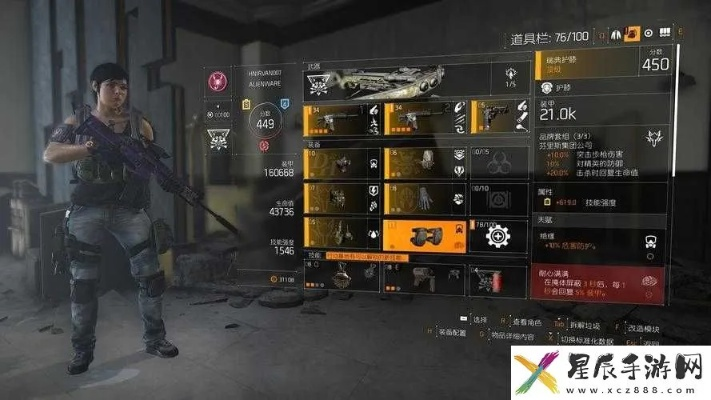Open the mask gear slot
Screen dimensions: 711x400
coord(340,162)
